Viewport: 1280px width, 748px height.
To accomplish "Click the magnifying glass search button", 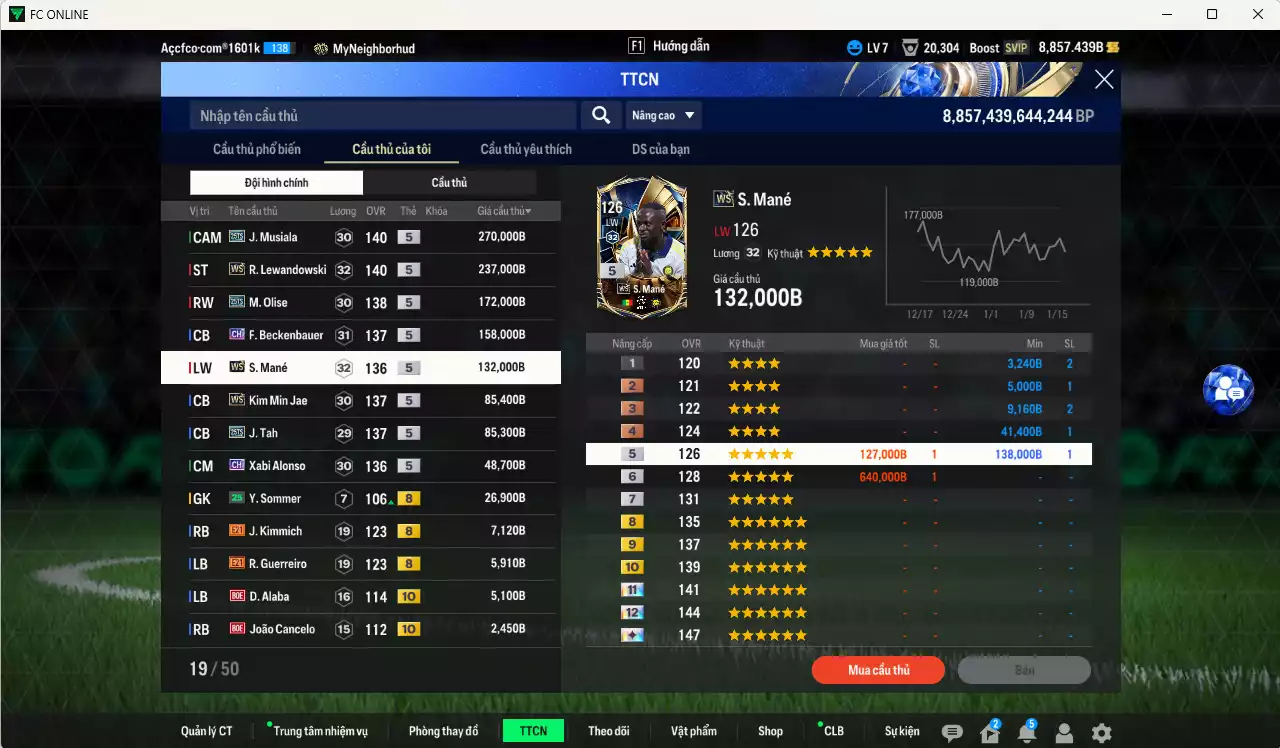I will click(x=600, y=116).
